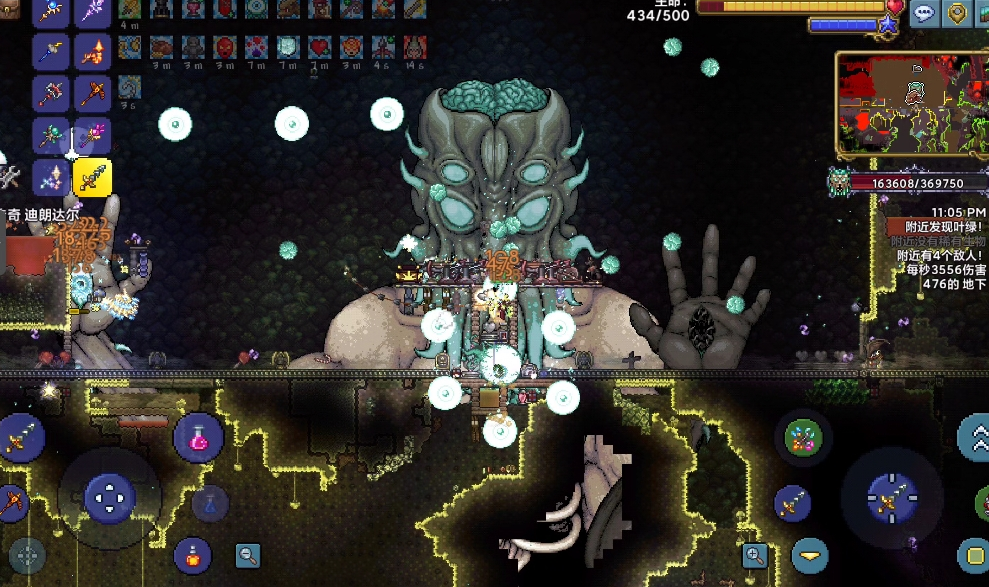
Task: Use the pink healing potion quick button
Action: (x=197, y=437)
